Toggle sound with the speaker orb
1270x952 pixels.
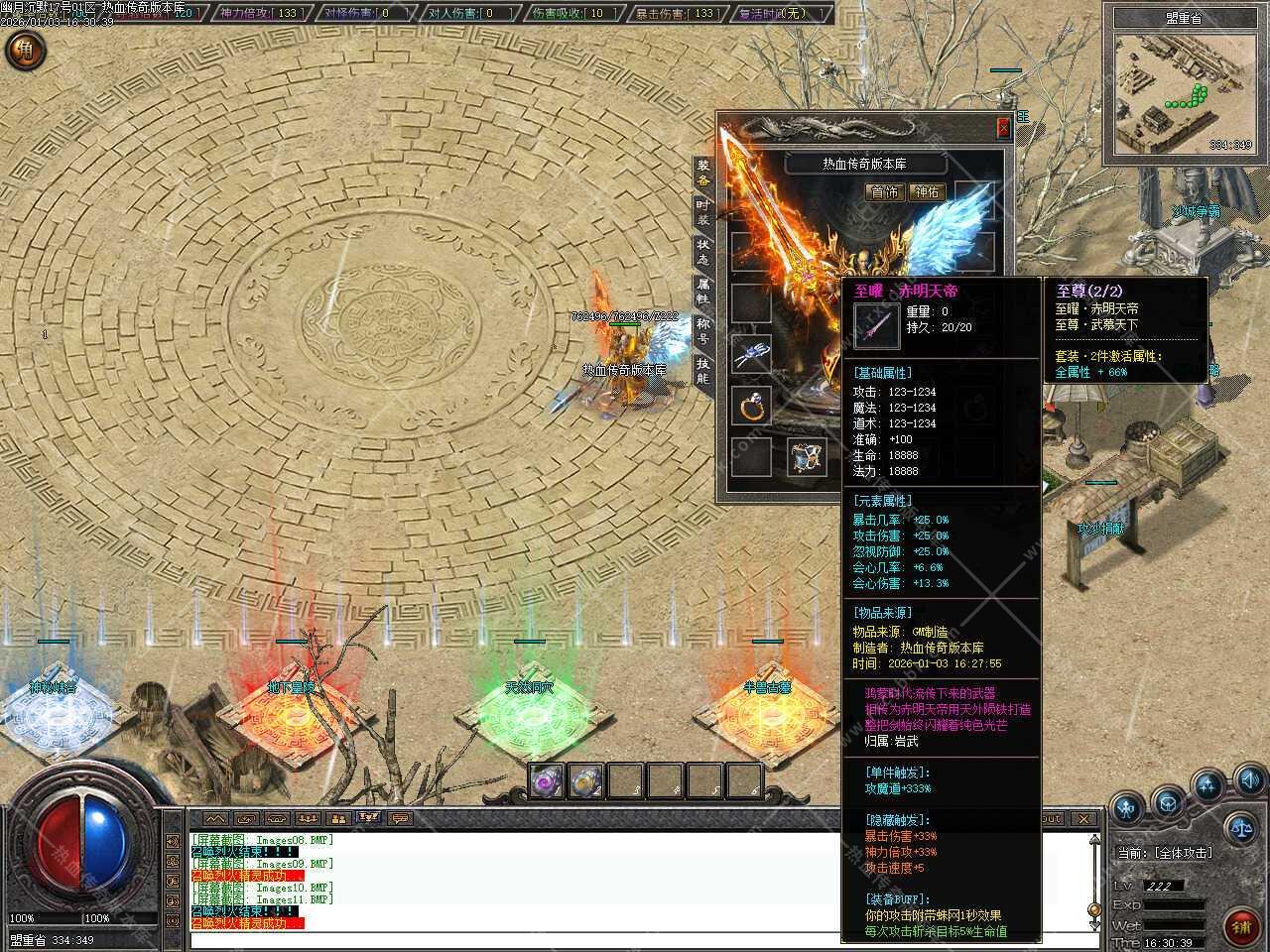1249,778
